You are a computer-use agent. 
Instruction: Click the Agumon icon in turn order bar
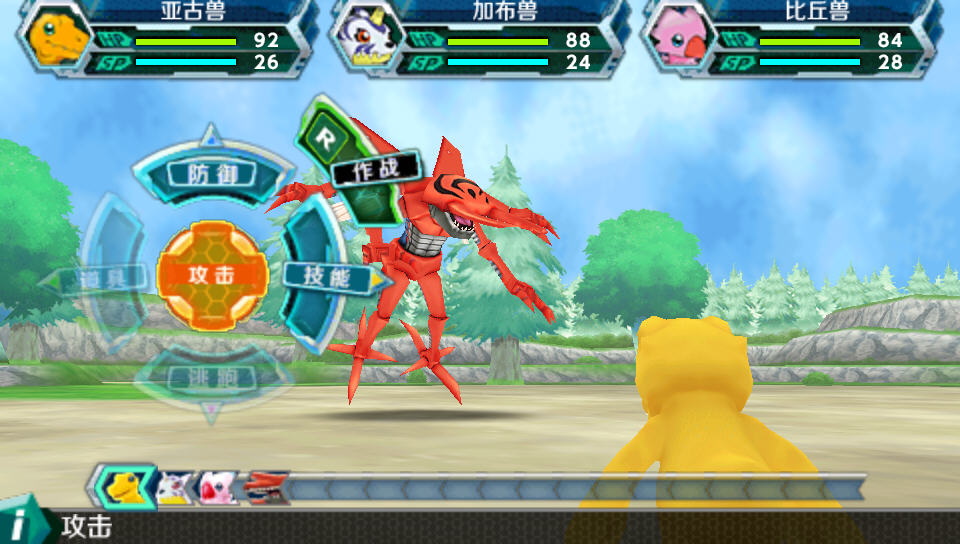125,487
